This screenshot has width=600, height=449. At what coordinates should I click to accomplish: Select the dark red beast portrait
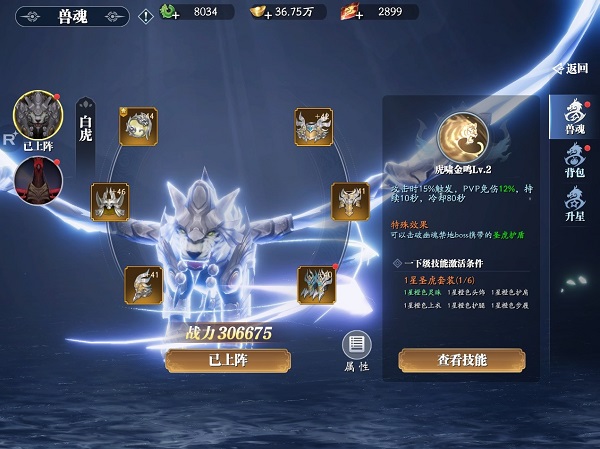click(38, 180)
